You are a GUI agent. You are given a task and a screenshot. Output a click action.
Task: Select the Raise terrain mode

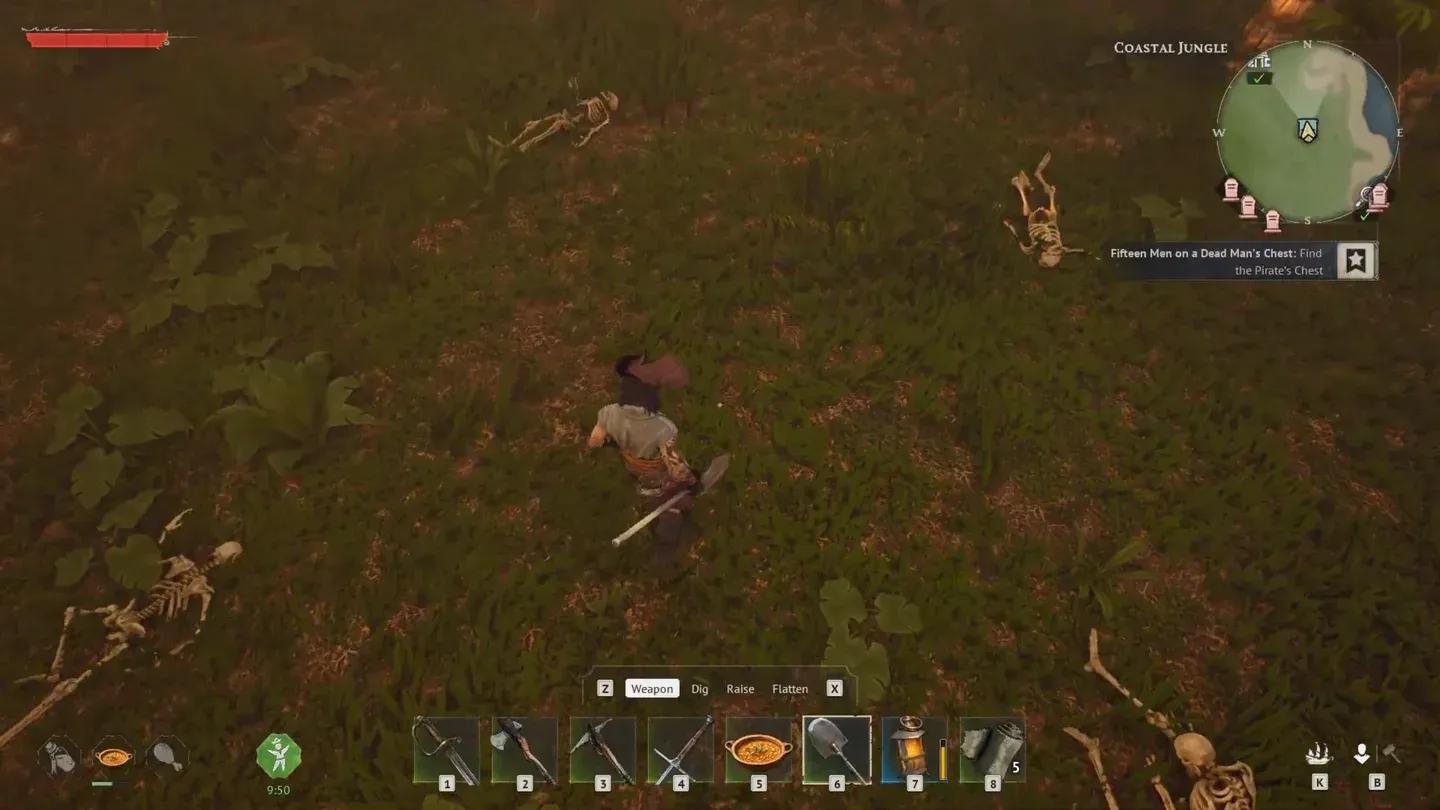[x=741, y=688]
